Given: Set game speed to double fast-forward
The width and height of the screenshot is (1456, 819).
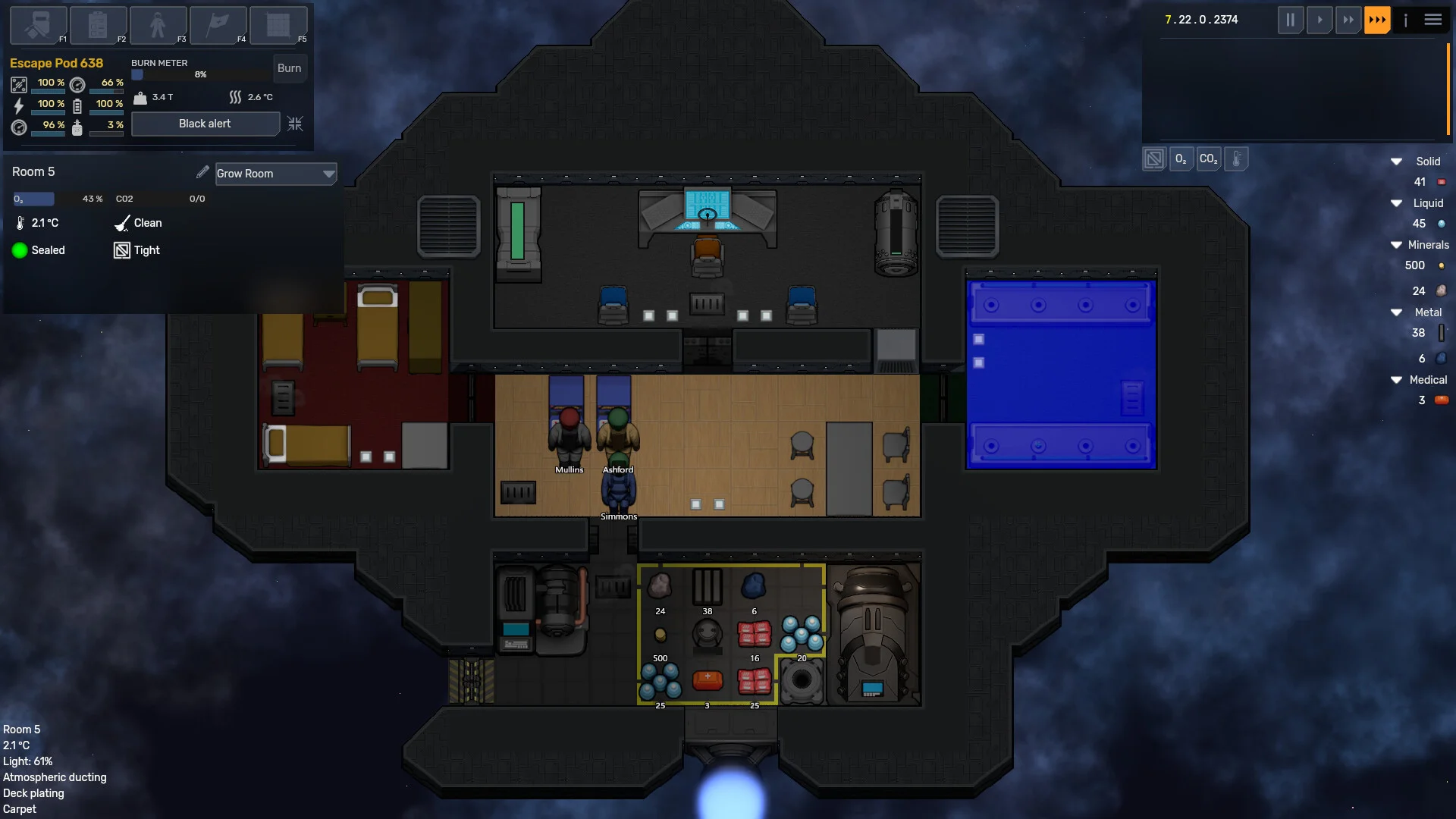Looking at the screenshot, I should (1348, 20).
